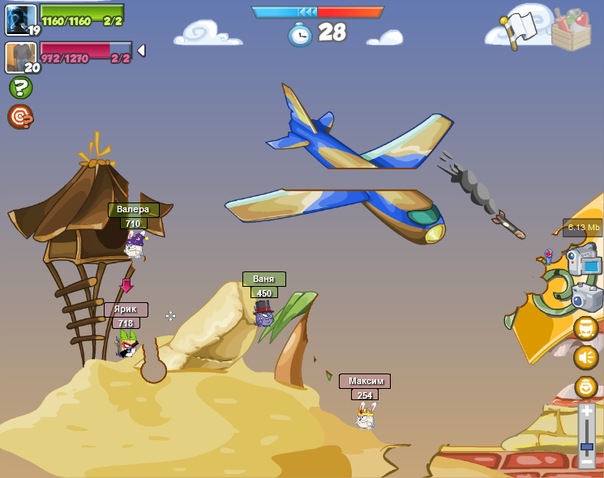
Task: Open the green question mark help button
Action: click(x=20, y=87)
